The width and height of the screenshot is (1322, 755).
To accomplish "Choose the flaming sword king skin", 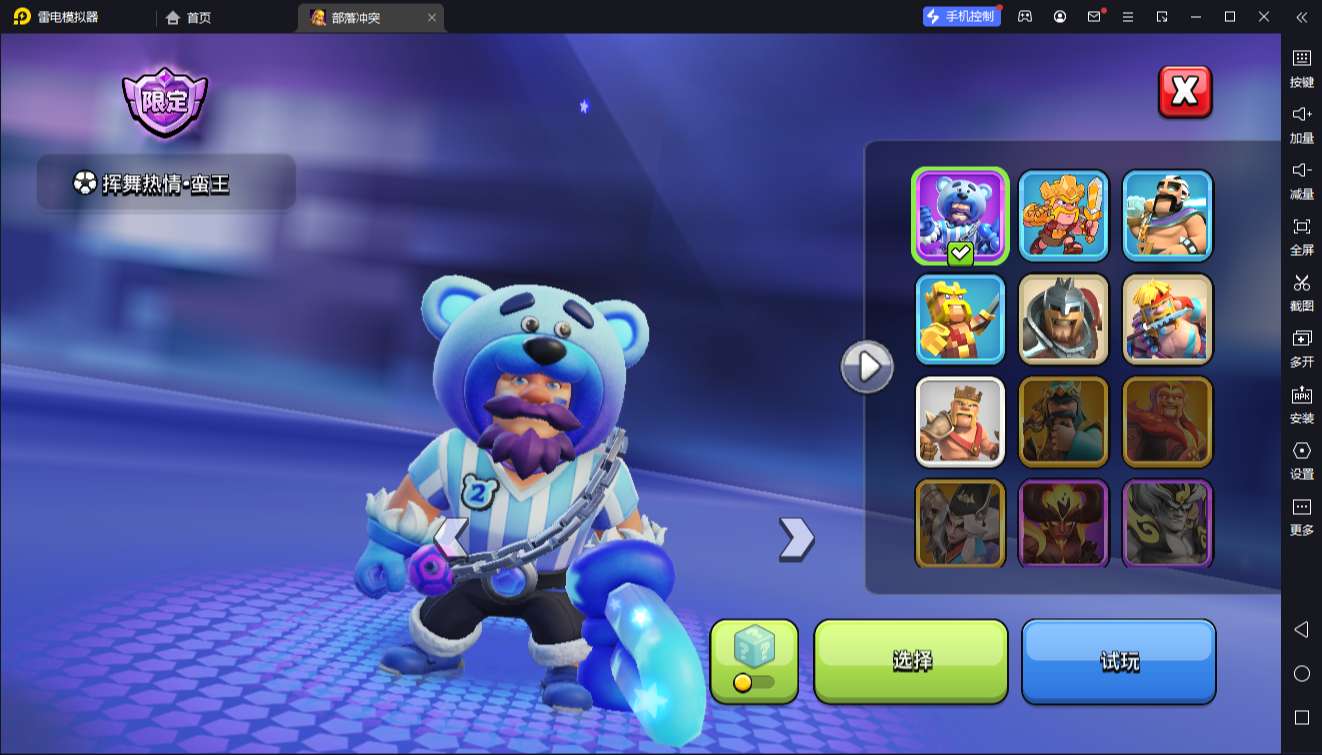I will coord(1064,215).
